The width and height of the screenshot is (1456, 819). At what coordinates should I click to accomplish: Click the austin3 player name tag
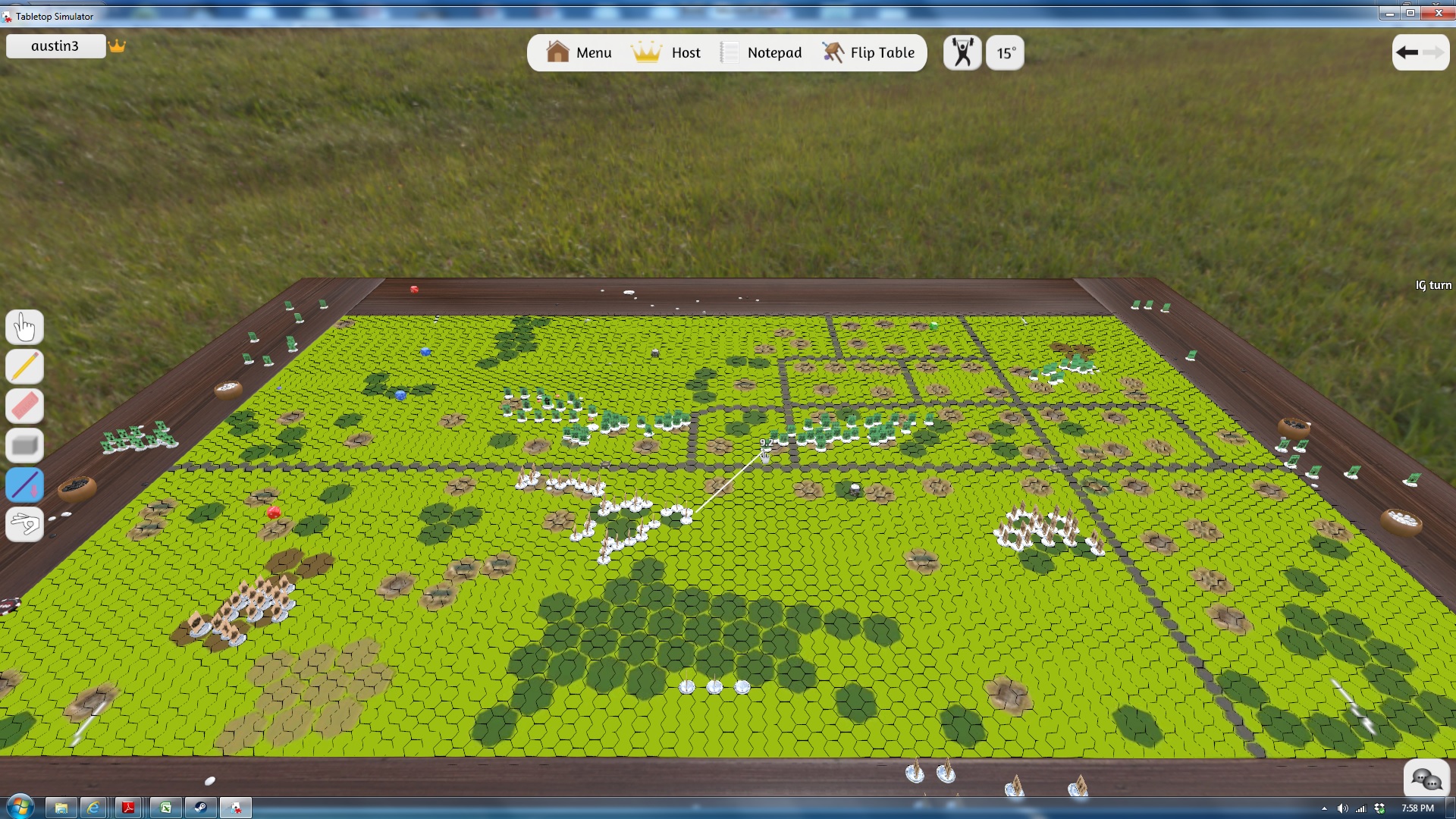[x=55, y=46]
